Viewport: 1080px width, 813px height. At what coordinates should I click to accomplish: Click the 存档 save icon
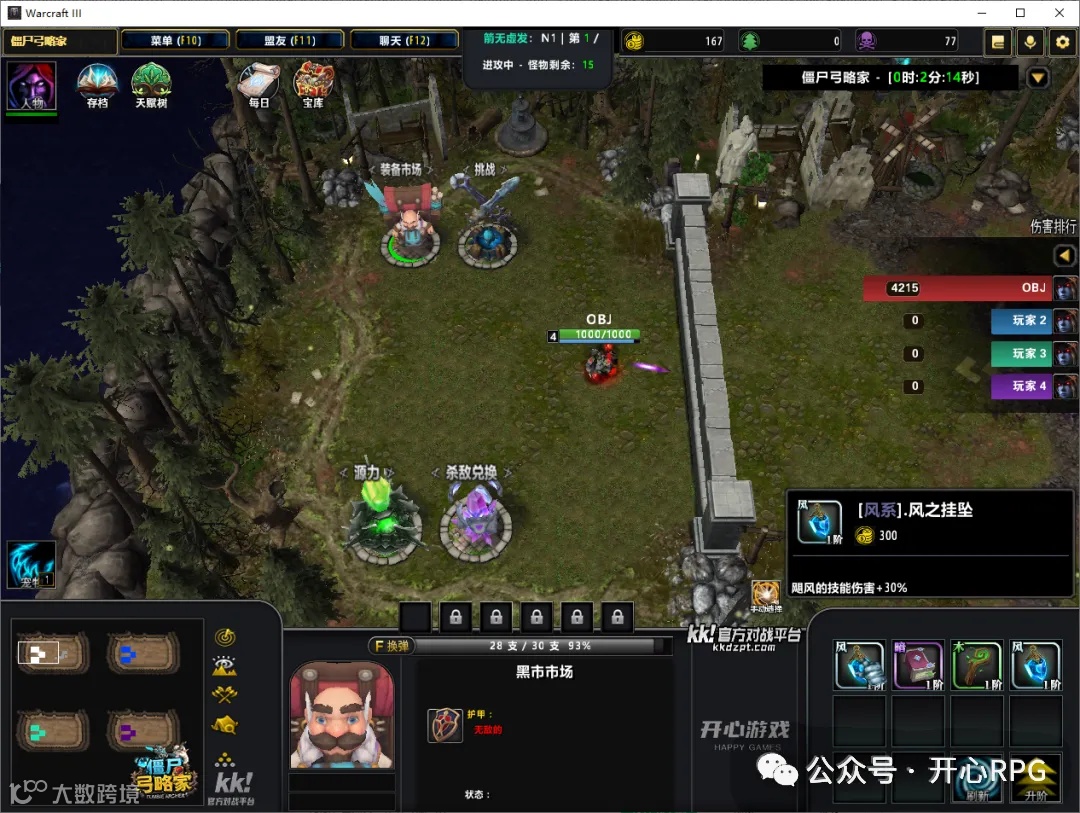(x=97, y=85)
